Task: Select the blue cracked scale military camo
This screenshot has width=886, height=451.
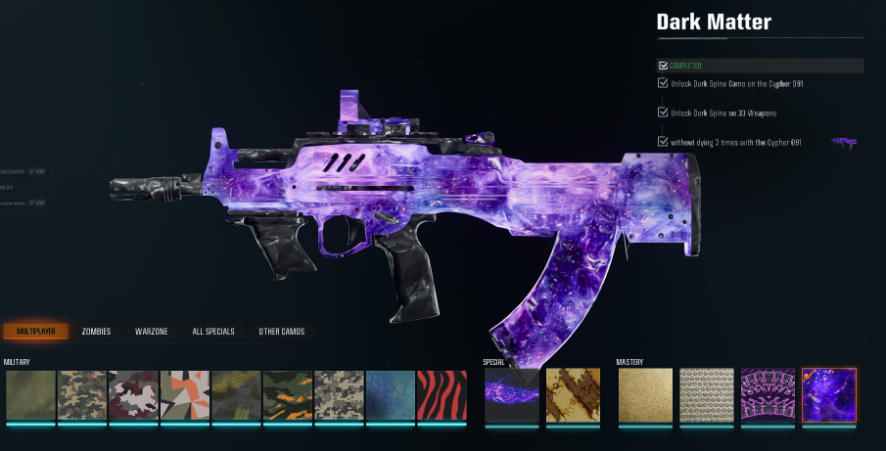Action: pos(390,395)
